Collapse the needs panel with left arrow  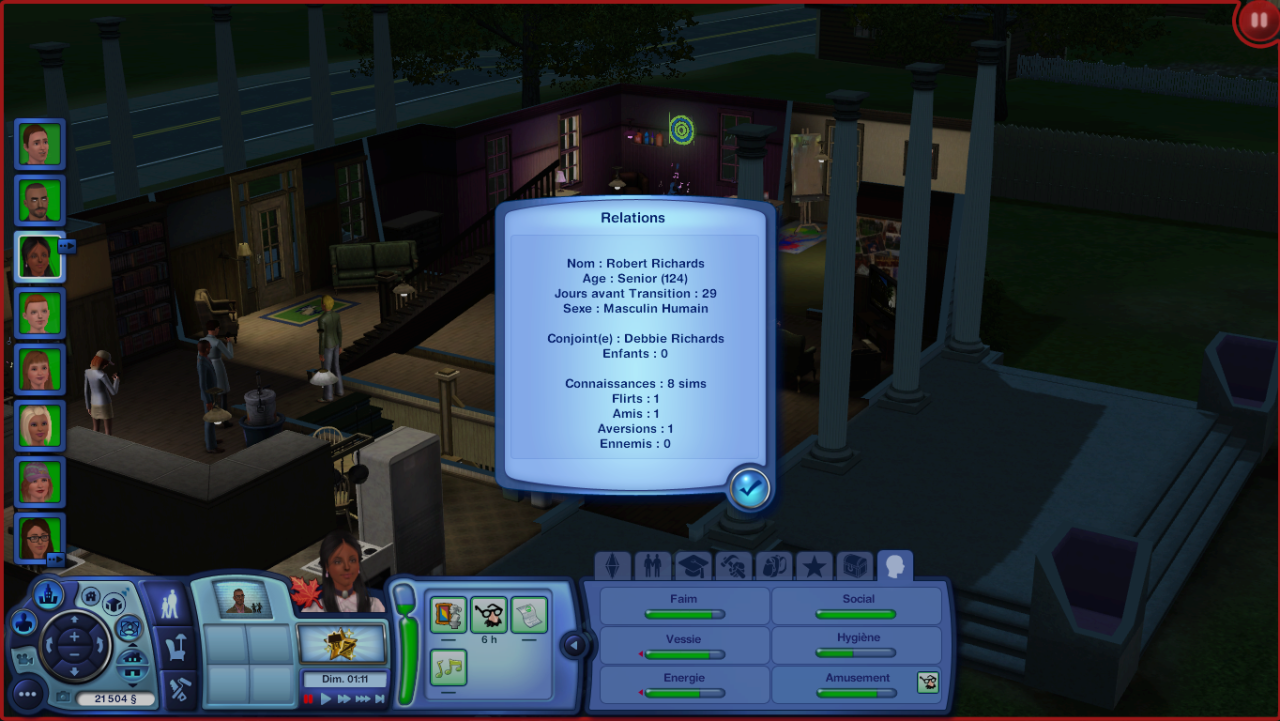pyautogui.click(x=574, y=645)
